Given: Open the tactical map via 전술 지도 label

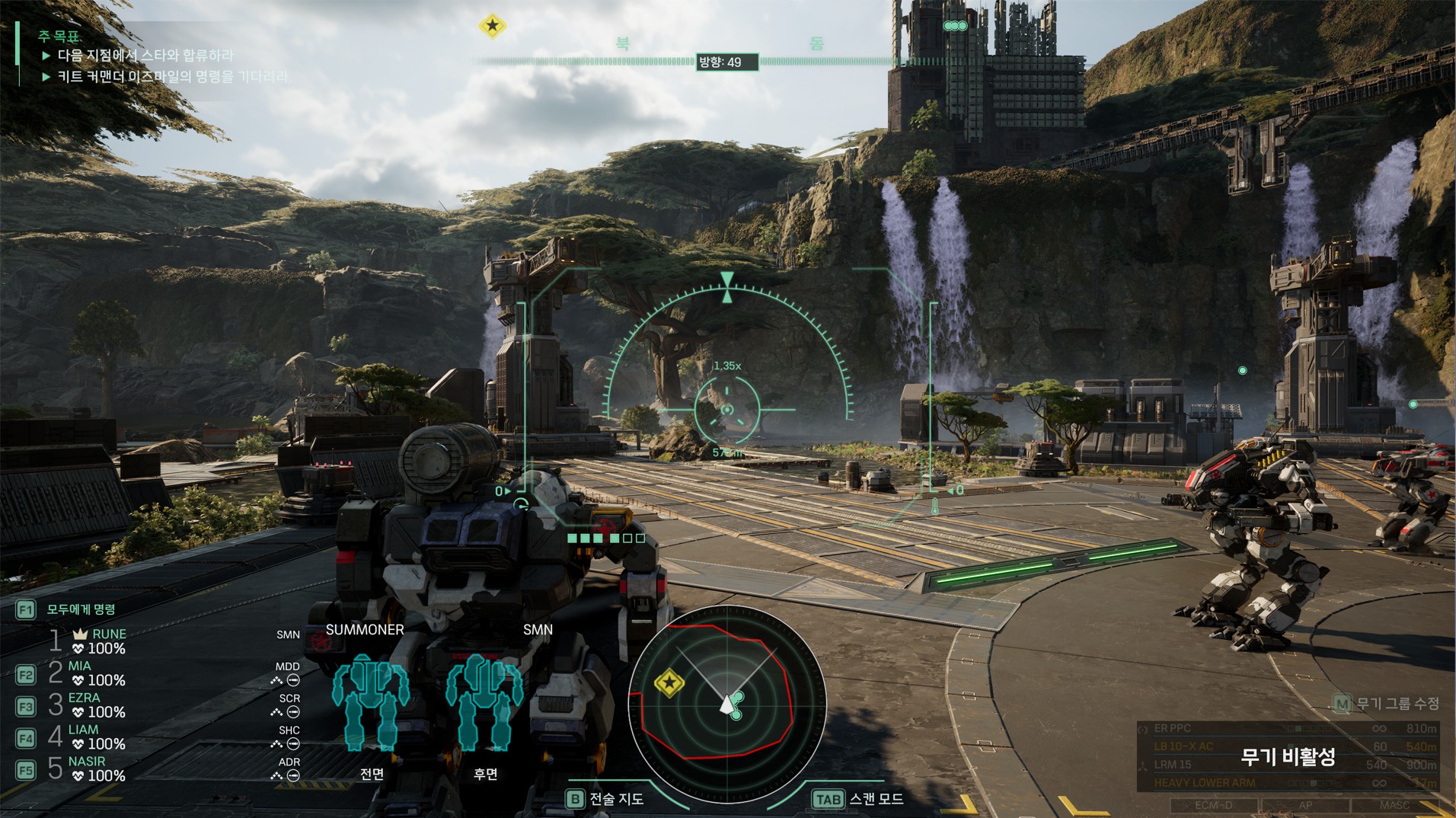Looking at the screenshot, I should (615, 799).
